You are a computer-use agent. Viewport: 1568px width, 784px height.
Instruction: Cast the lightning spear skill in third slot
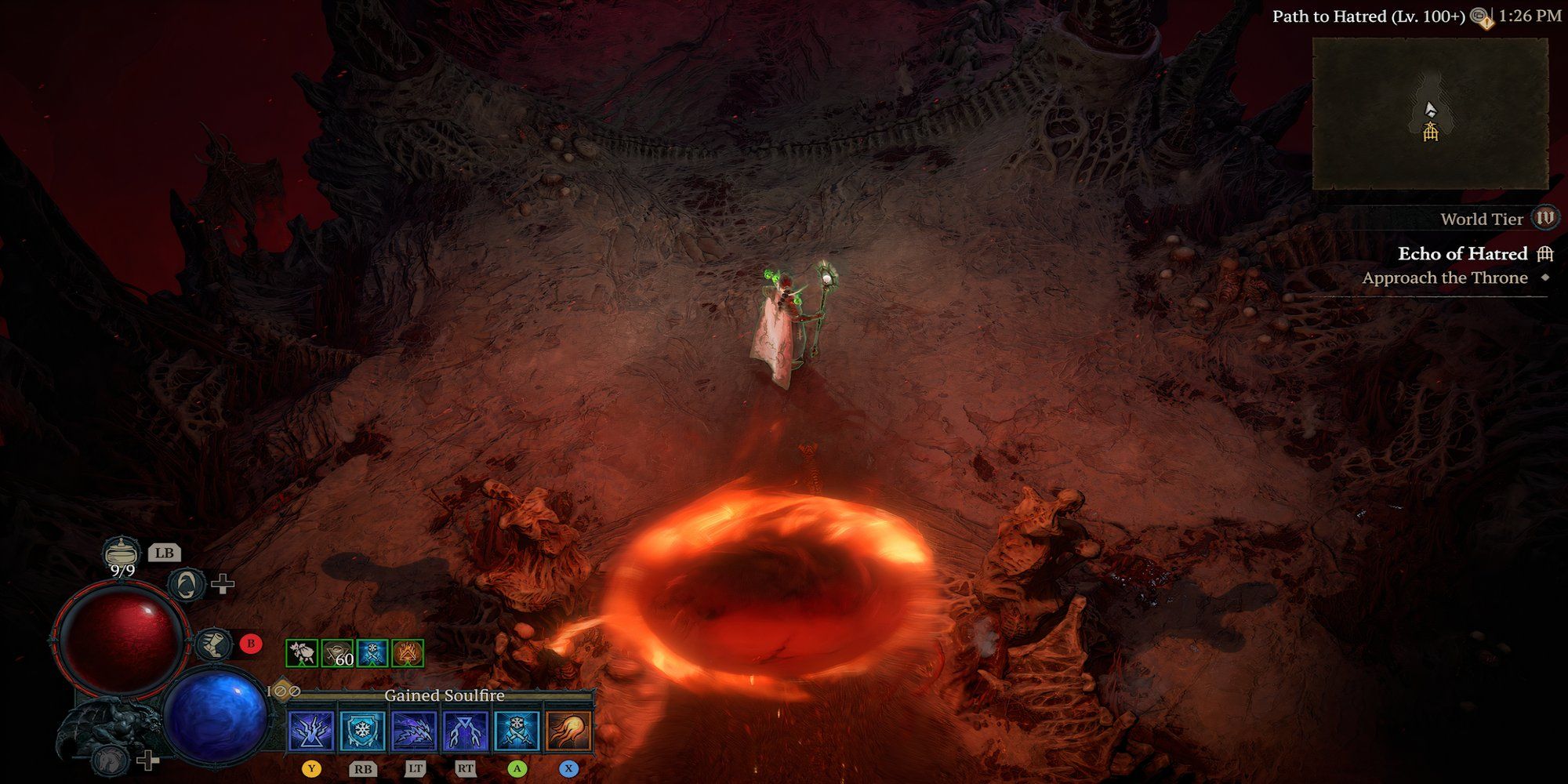click(x=415, y=731)
